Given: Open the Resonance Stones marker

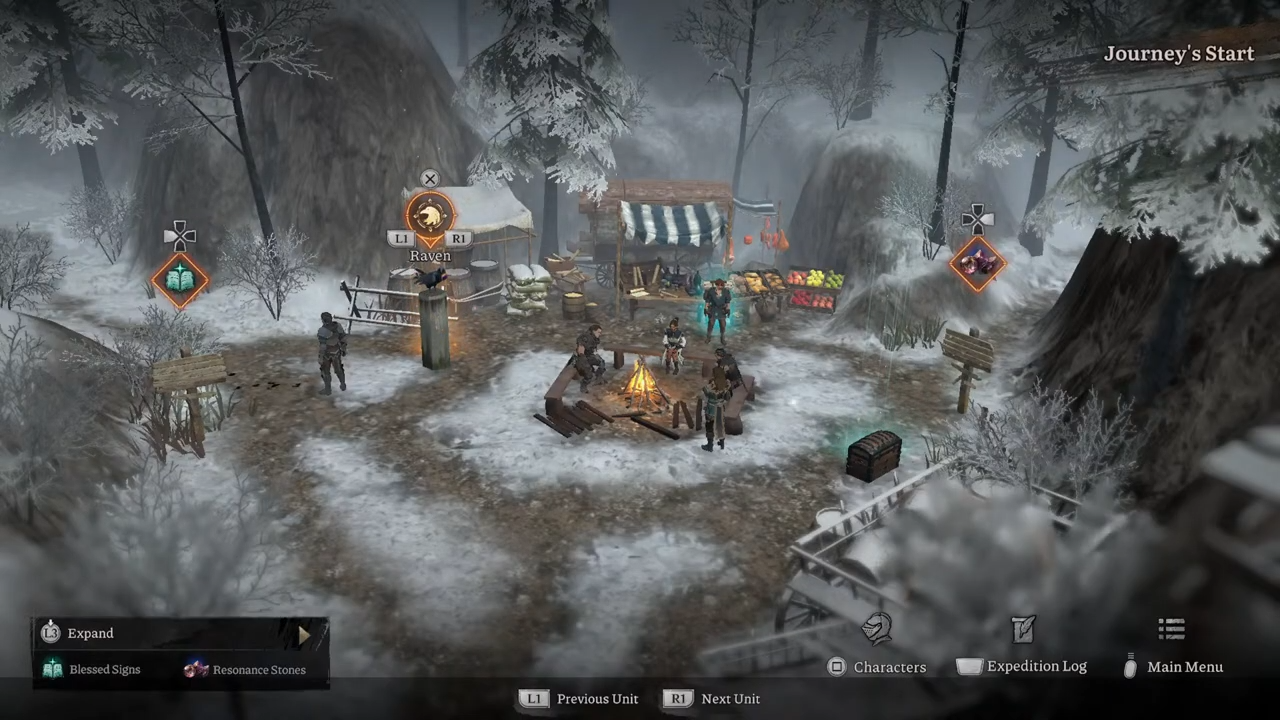Looking at the screenshot, I should (x=977, y=263).
